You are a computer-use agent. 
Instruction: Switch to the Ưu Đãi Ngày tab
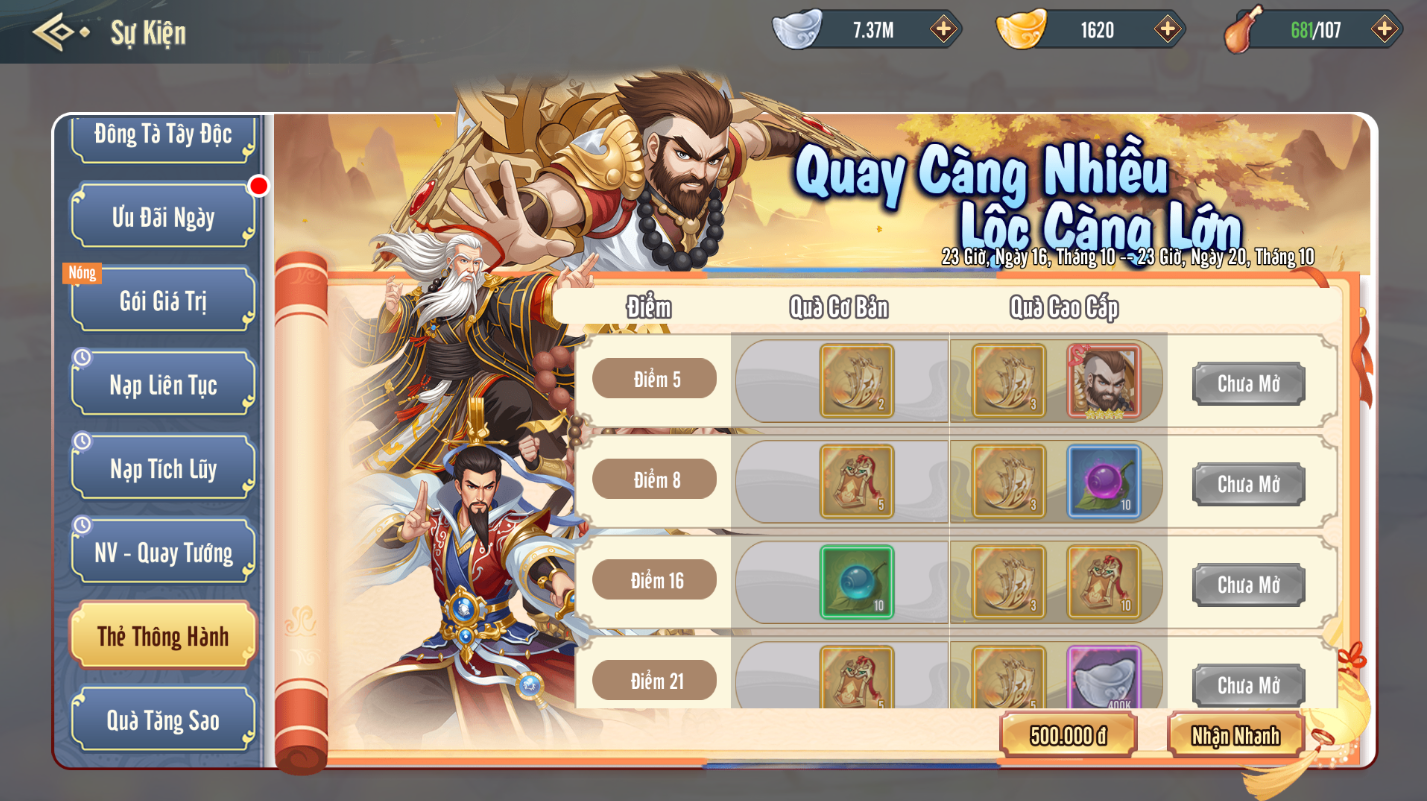tap(163, 216)
